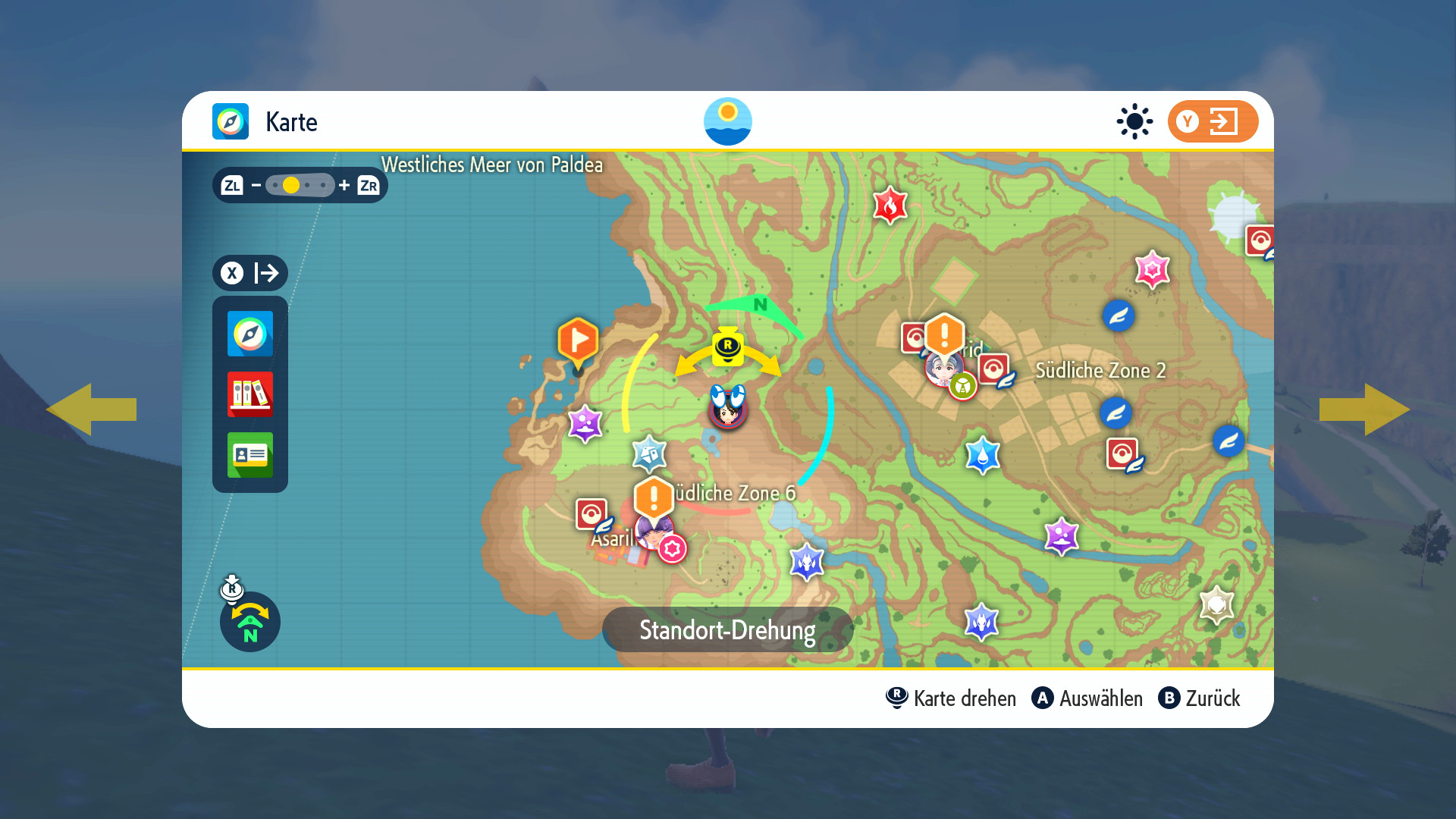The height and width of the screenshot is (819, 1456).
Task: Select the daytime sun-over-sea icon
Action: pos(728,121)
